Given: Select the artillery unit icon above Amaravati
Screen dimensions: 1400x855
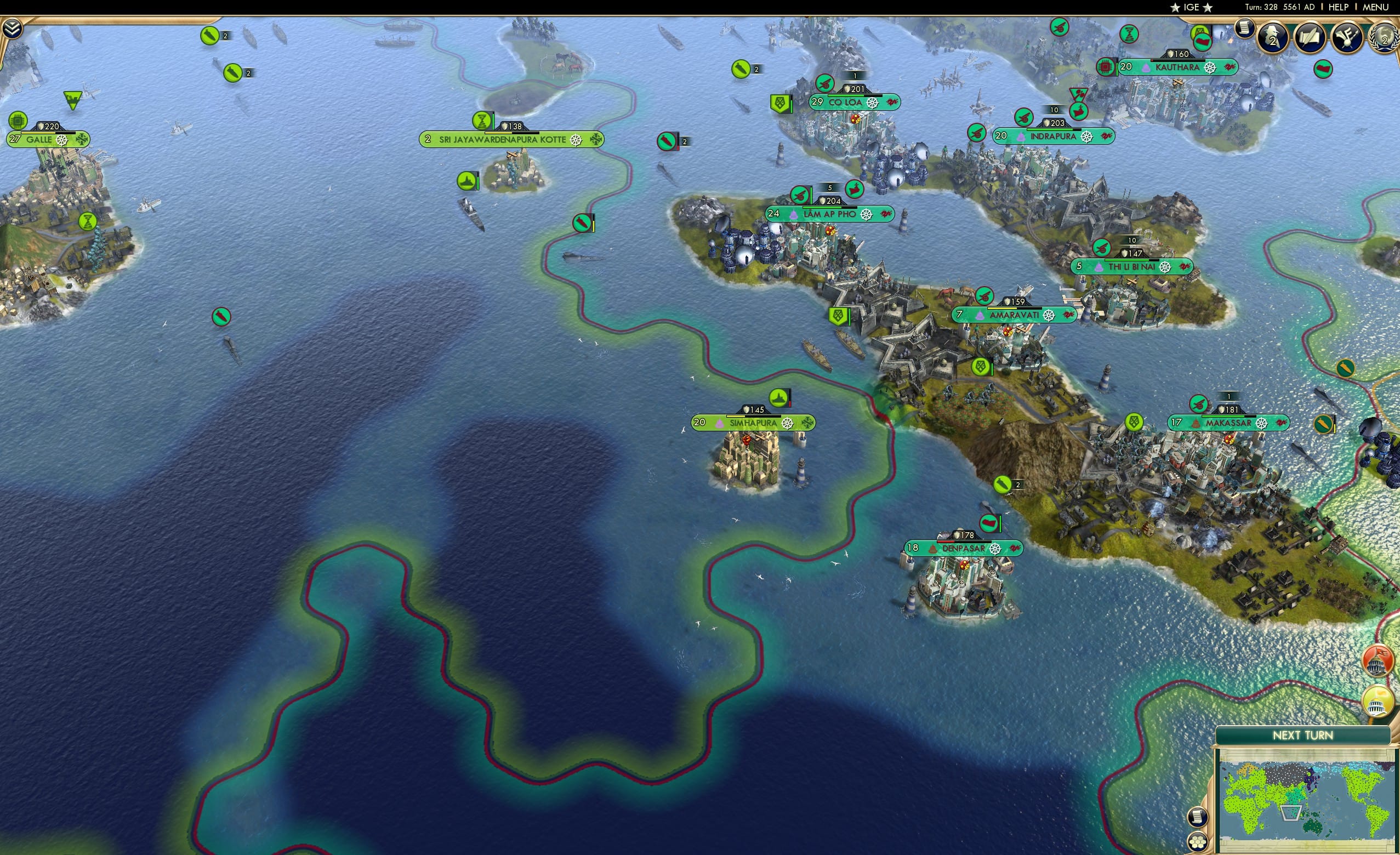Looking at the screenshot, I should point(985,295).
